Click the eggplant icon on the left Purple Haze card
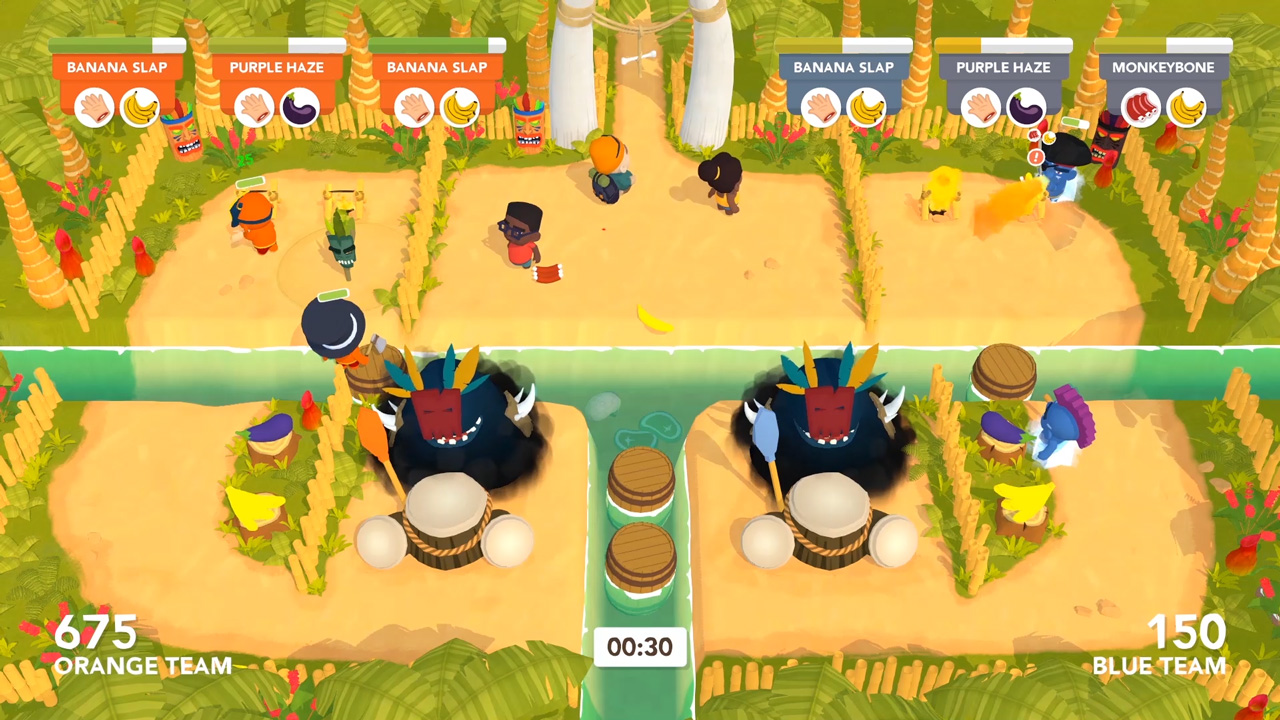This screenshot has height=720, width=1280. [301, 107]
